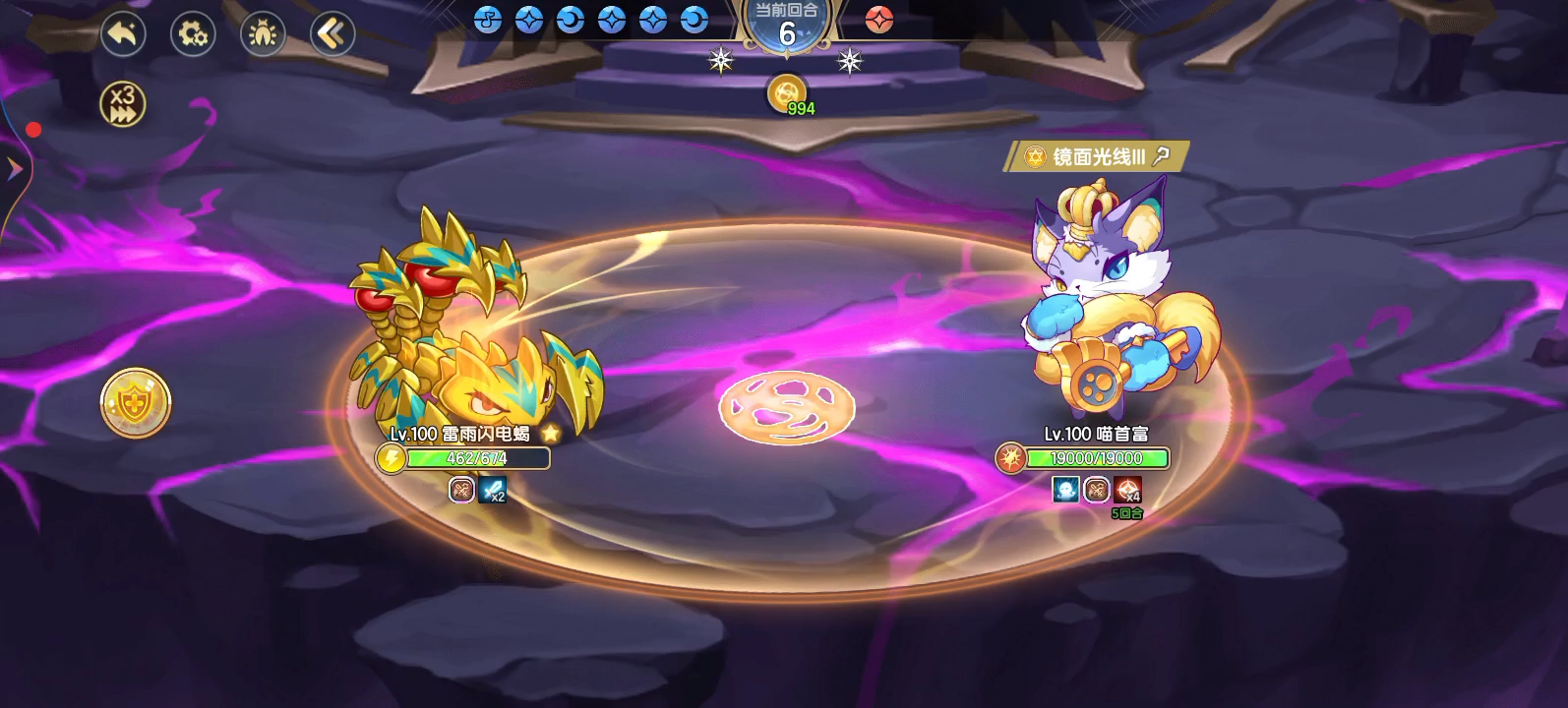Click the x2 sword buff under 雷雨闪电蝎
This screenshot has height=708, width=1568.
point(493,491)
